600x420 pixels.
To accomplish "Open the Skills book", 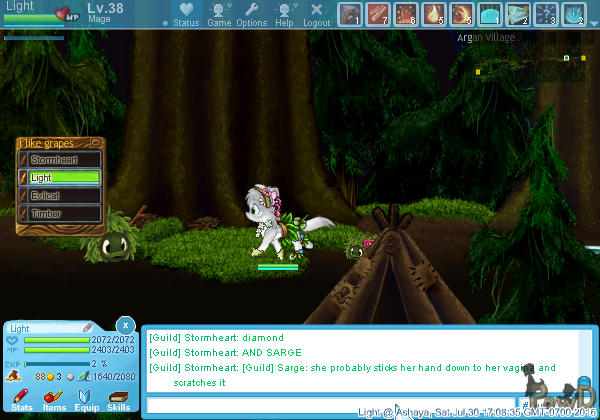I will 118,401.
